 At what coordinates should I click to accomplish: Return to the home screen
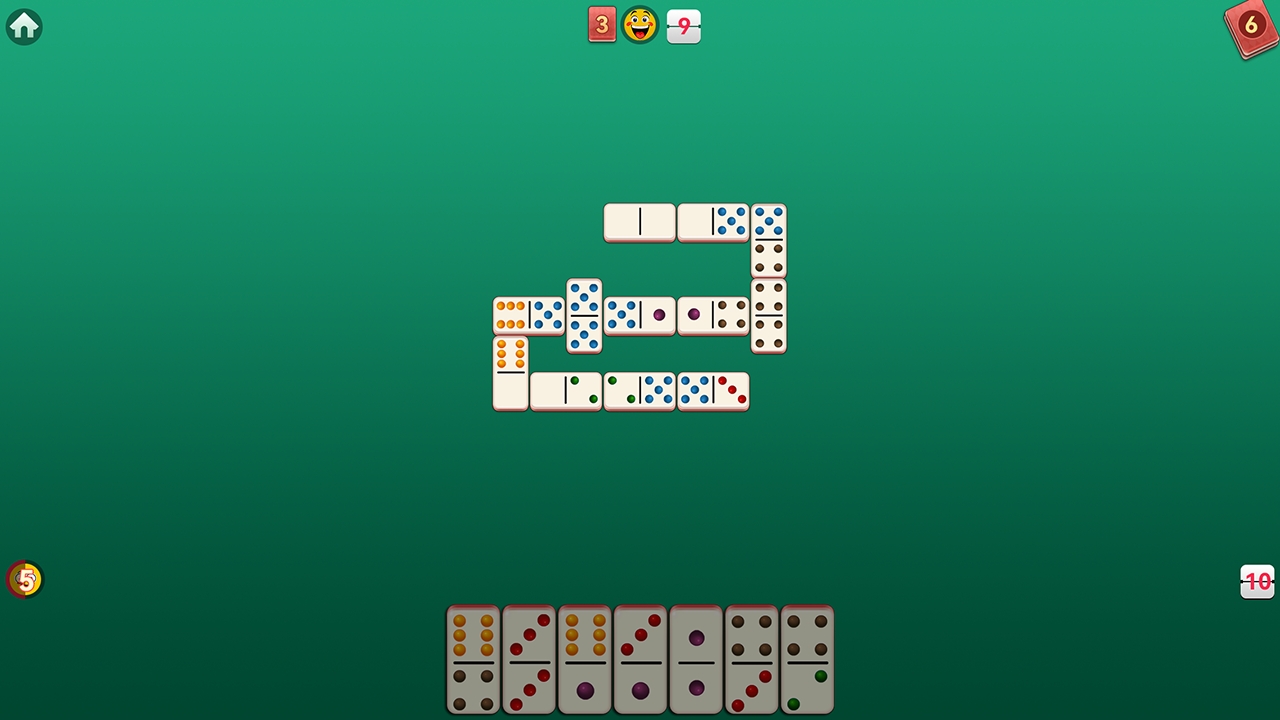[24, 26]
